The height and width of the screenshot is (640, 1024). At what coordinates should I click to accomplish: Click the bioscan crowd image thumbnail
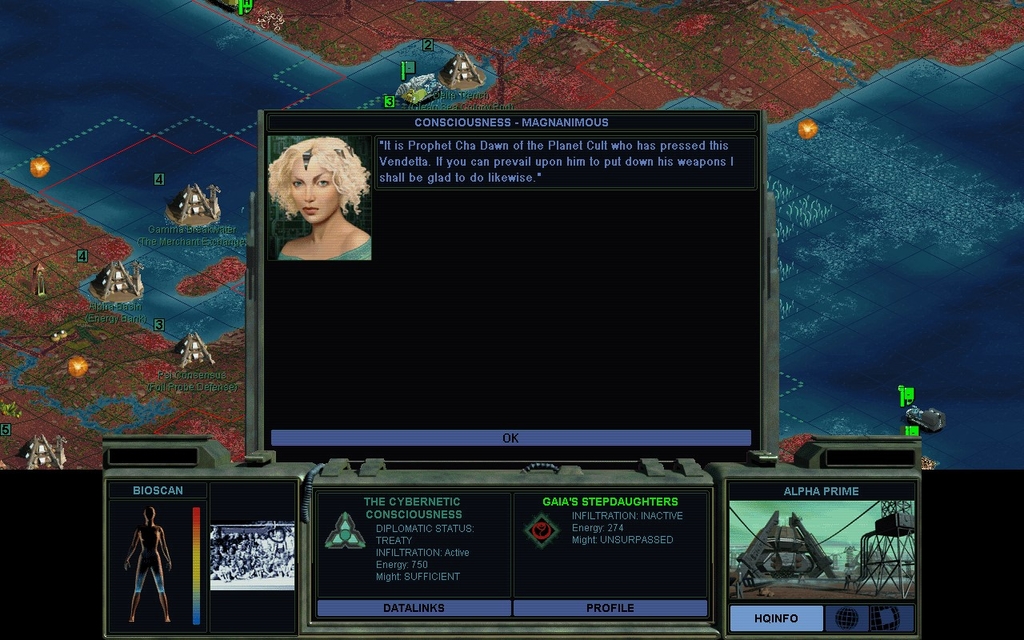(252, 555)
